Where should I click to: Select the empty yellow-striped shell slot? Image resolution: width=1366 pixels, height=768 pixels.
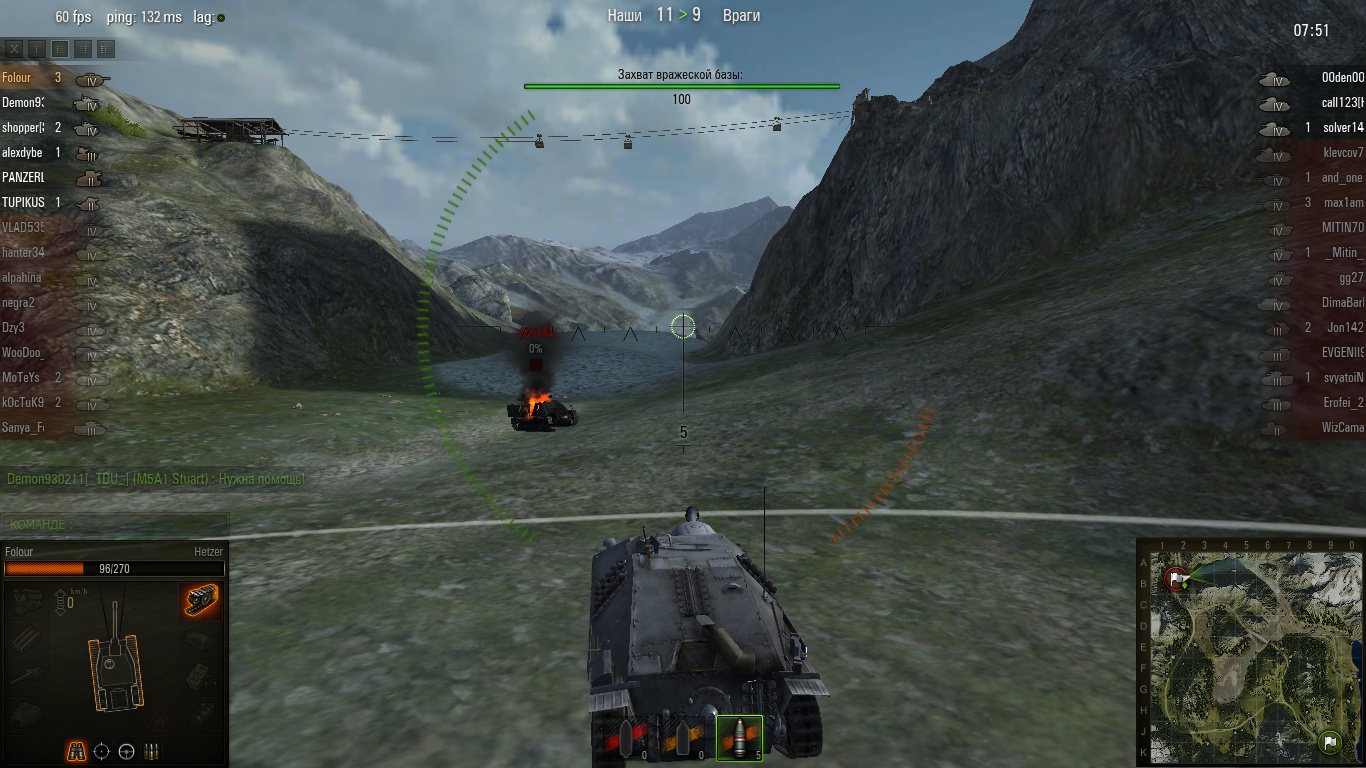685,740
